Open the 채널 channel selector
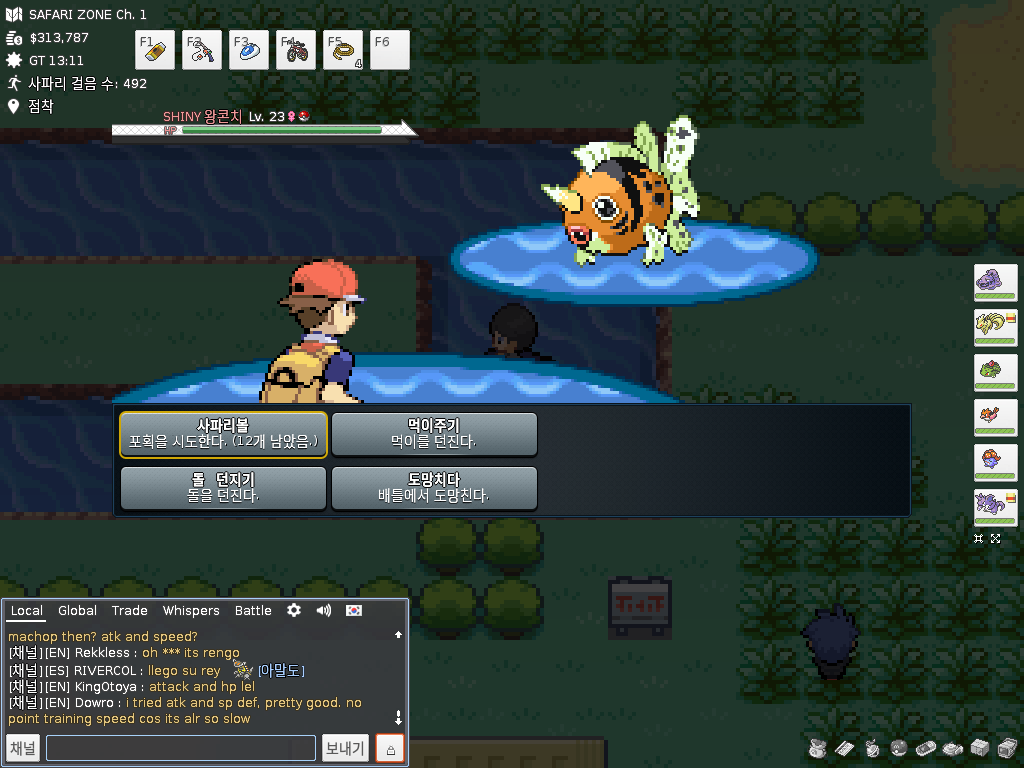Screen dimensions: 1024x768 tap(23, 748)
